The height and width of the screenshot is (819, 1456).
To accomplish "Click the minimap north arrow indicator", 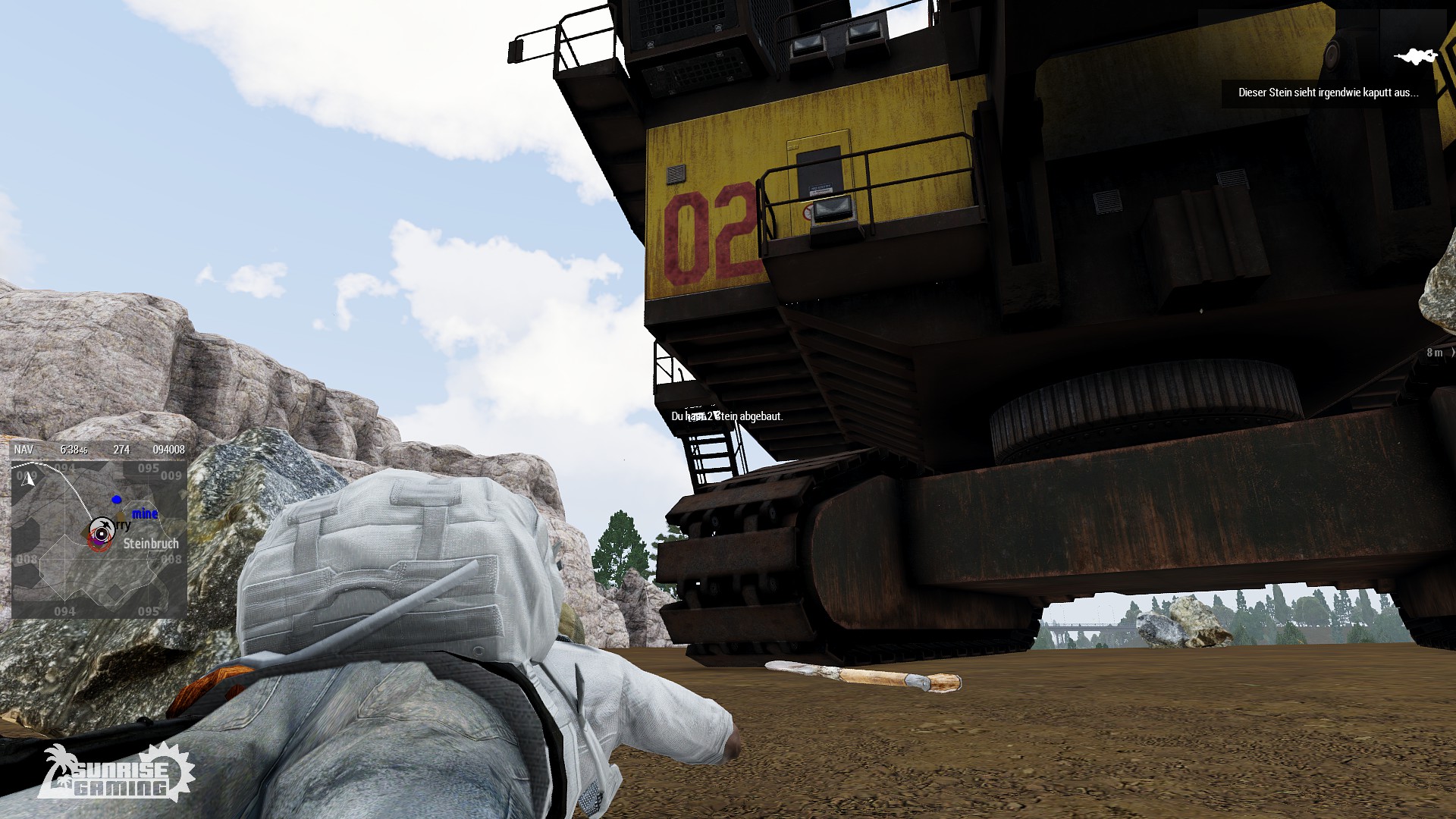I will coord(29,479).
